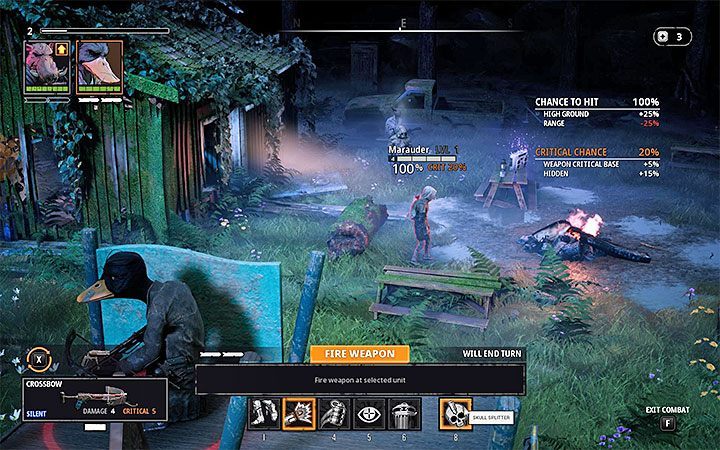The image size is (720, 450).
Task: Select the duck character portrait
Action: tap(98, 66)
